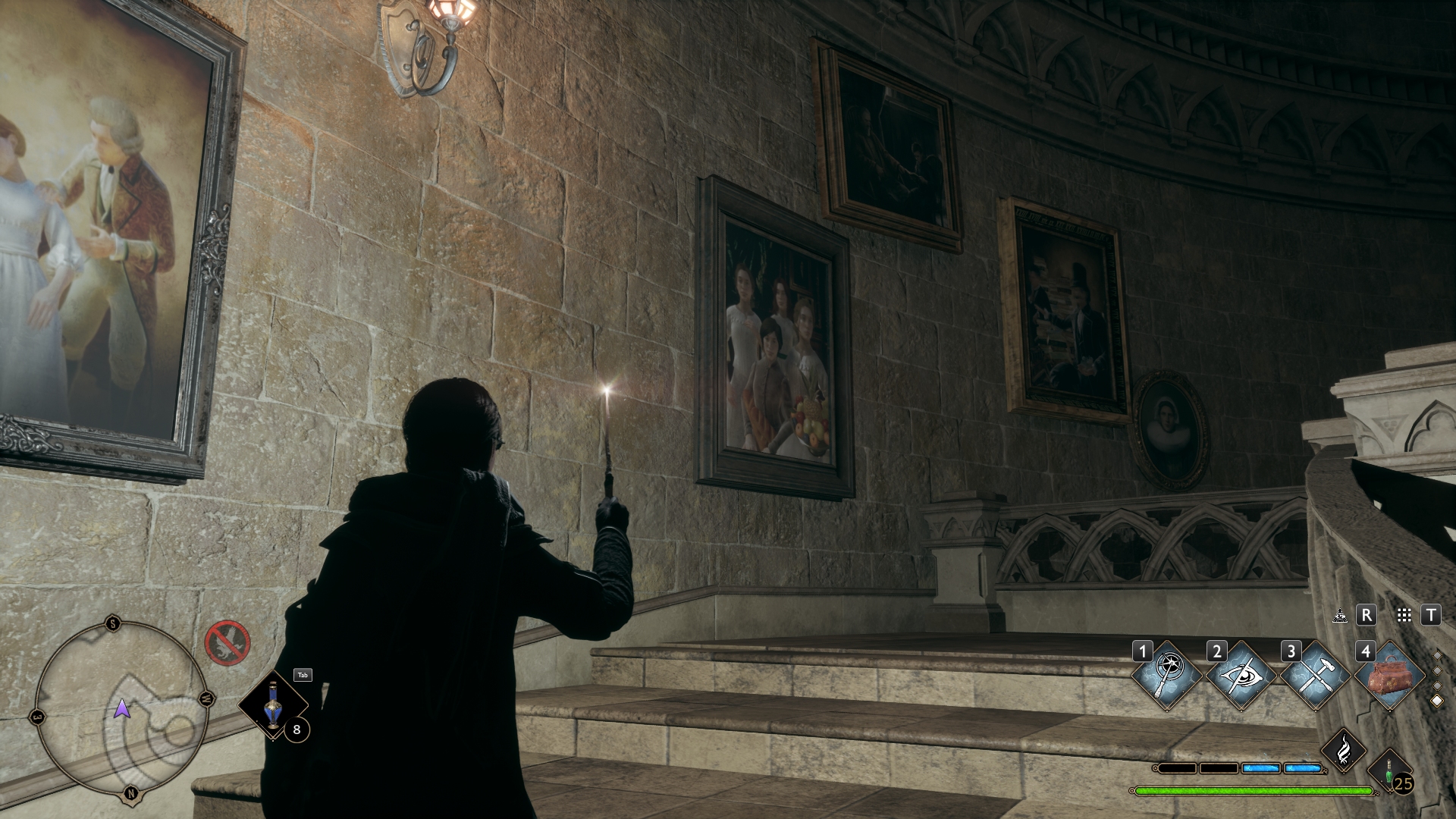Cast the crossed-out eye spell in slot 2
Screen dimensions: 1456x819
(1241, 675)
